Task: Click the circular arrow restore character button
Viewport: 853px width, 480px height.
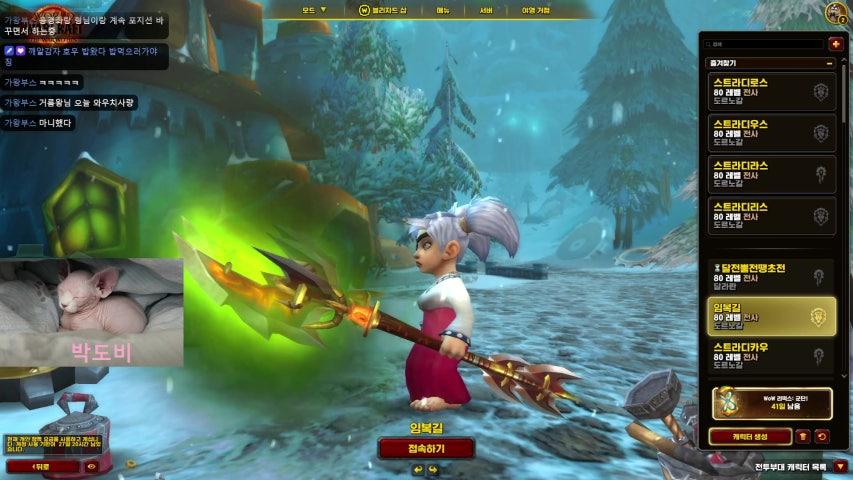Action: (x=822, y=436)
